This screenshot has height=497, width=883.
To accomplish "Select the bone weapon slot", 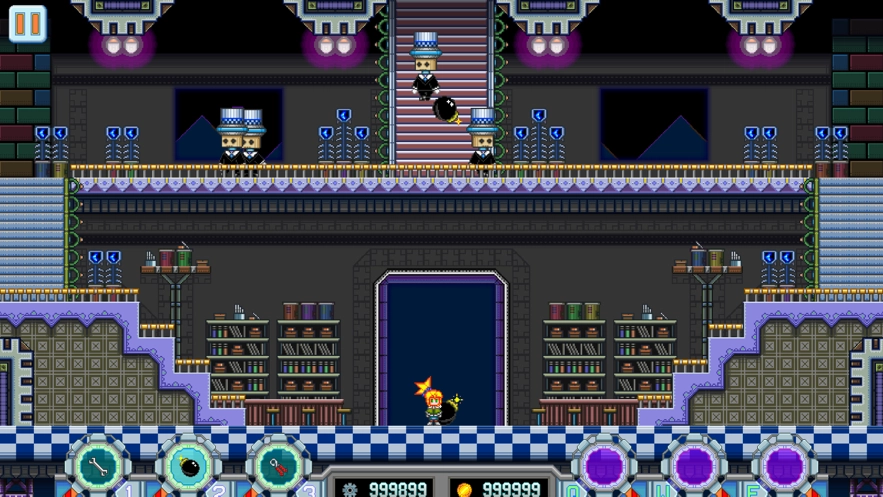I will click(97, 466).
